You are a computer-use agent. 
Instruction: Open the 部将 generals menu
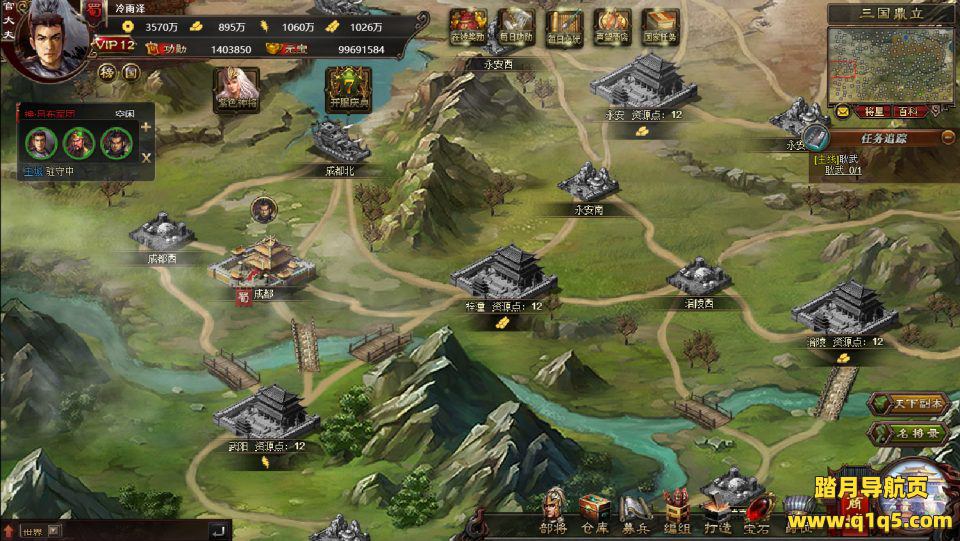click(553, 511)
